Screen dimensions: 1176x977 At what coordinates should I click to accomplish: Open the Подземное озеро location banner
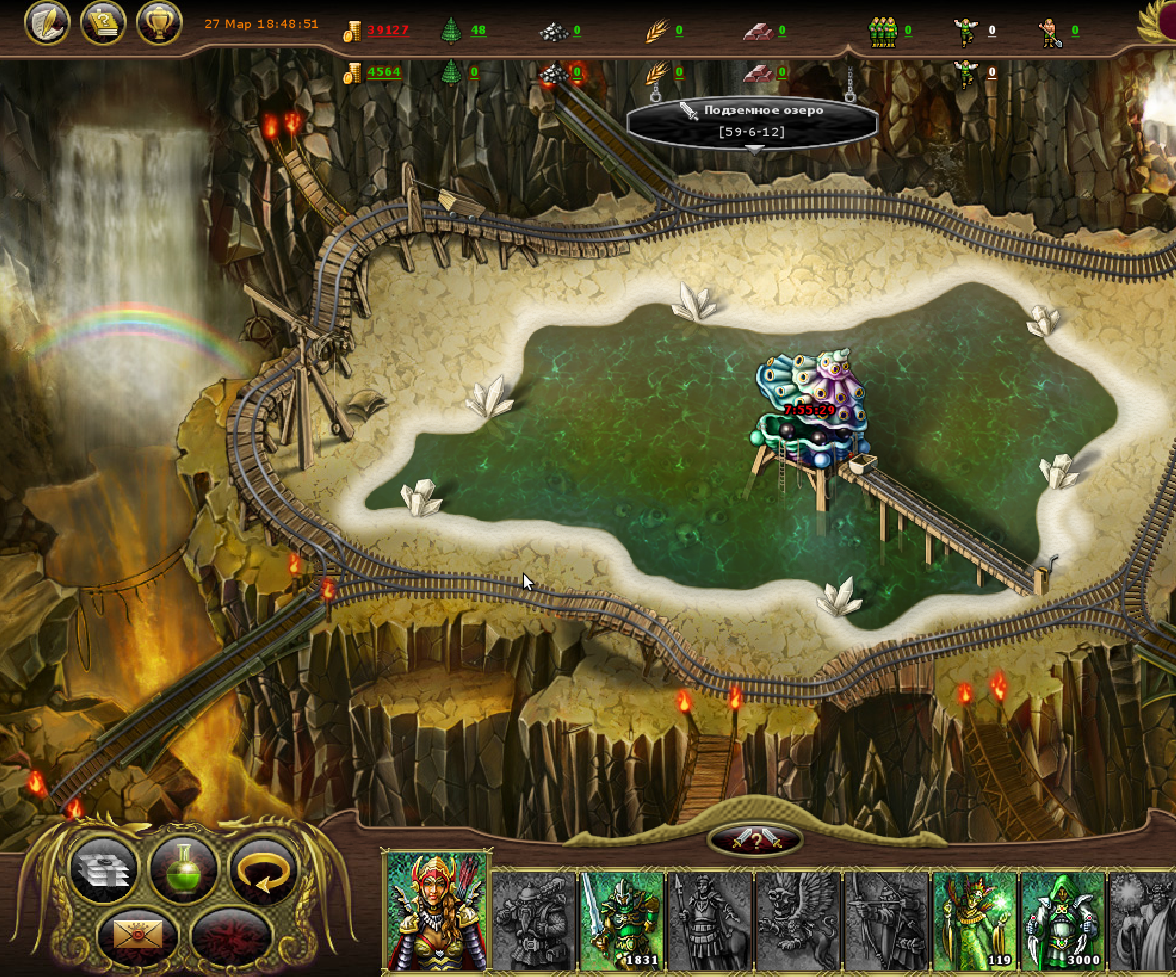click(x=752, y=120)
